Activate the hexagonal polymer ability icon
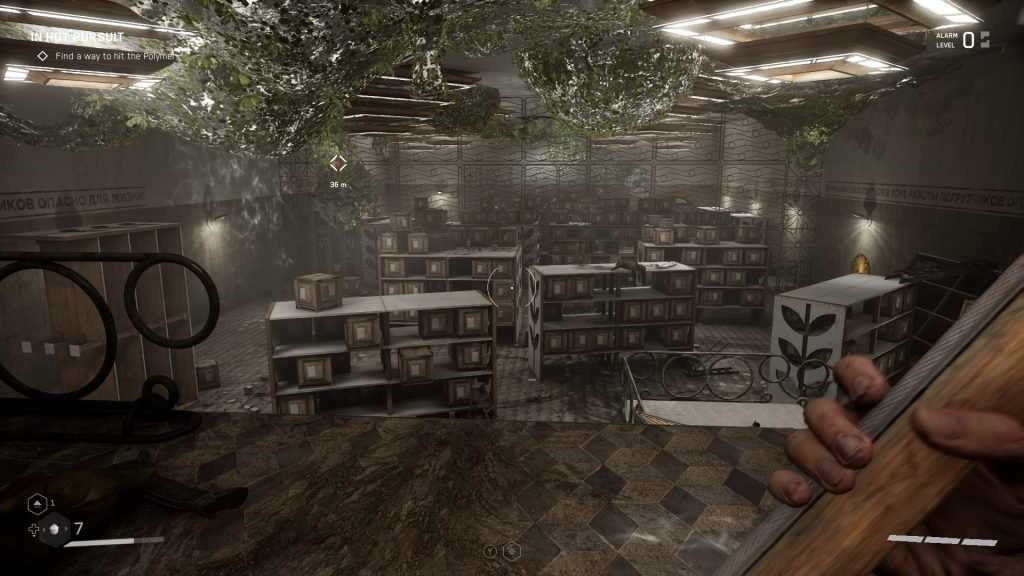Screen dimensions: 1024x576 [512, 551]
